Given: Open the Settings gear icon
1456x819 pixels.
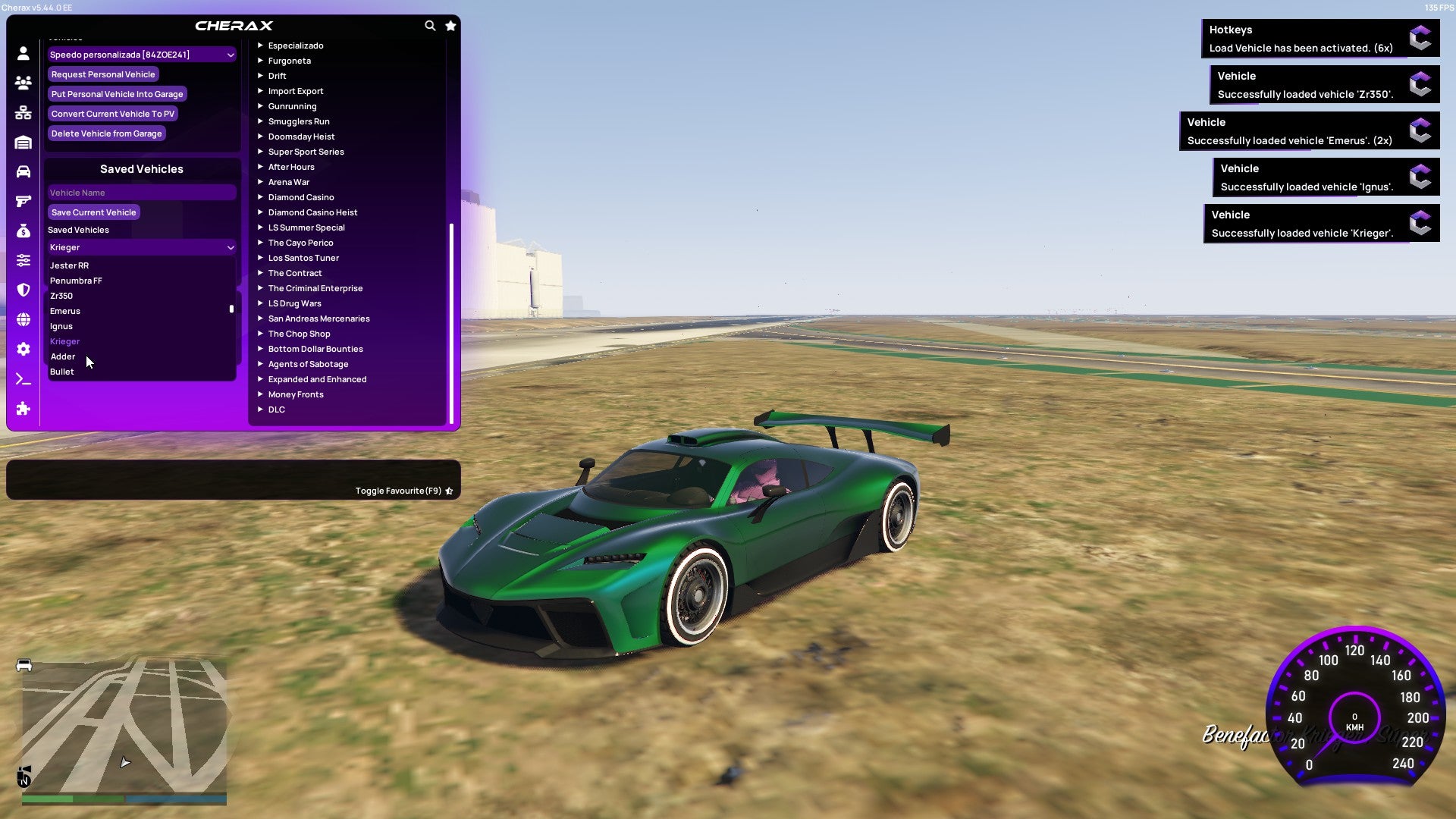Looking at the screenshot, I should click(x=23, y=350).
